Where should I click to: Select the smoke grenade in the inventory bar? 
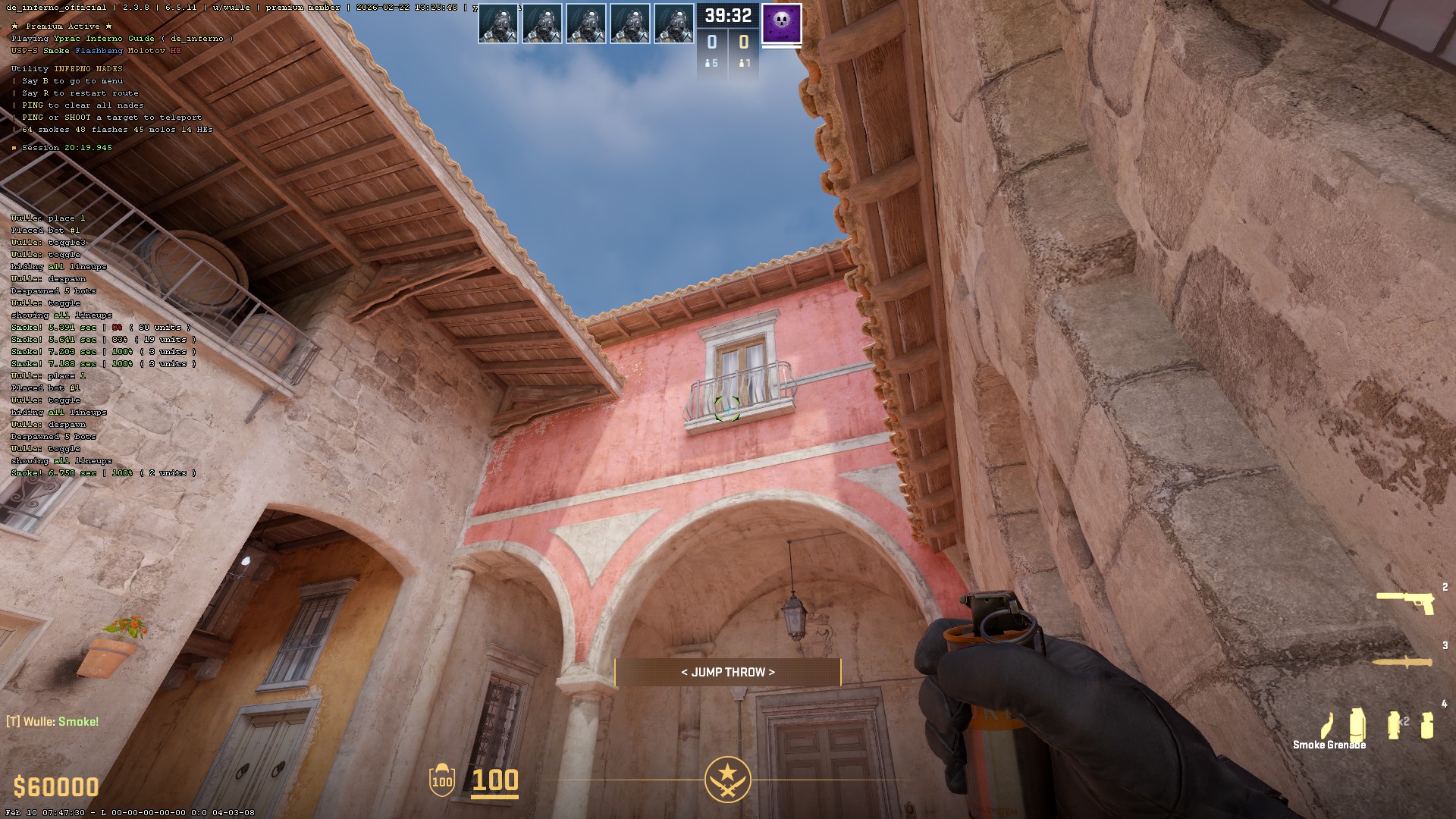[1357, 724]
